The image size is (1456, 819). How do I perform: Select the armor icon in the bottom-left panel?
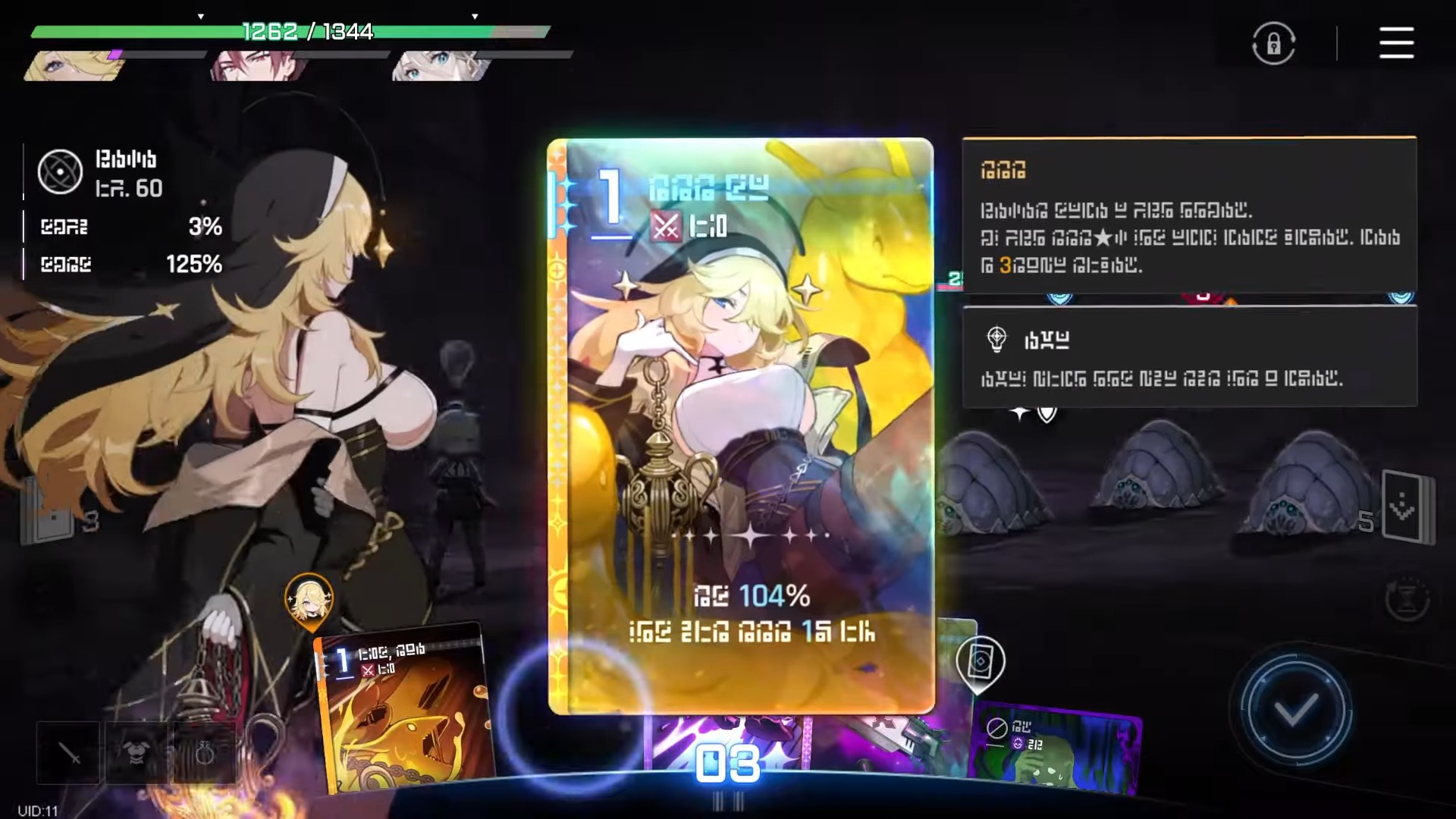[x=135, y=755]
